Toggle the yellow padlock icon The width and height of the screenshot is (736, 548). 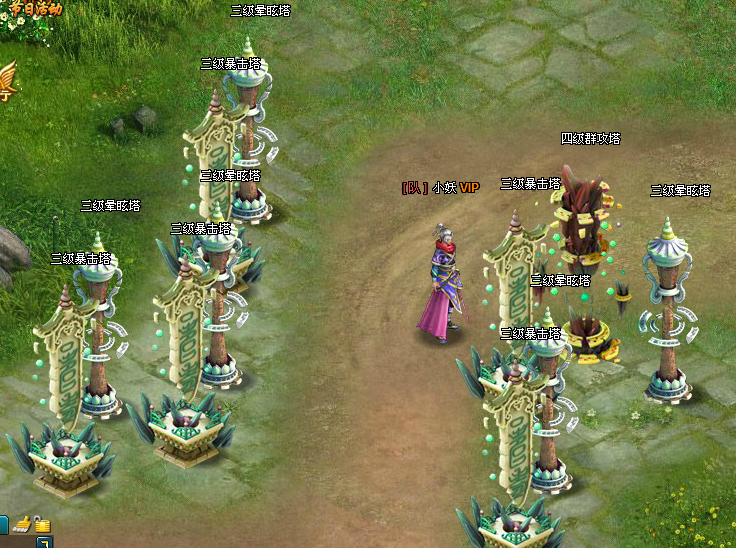pyautogui.click(x=42, y=523)
